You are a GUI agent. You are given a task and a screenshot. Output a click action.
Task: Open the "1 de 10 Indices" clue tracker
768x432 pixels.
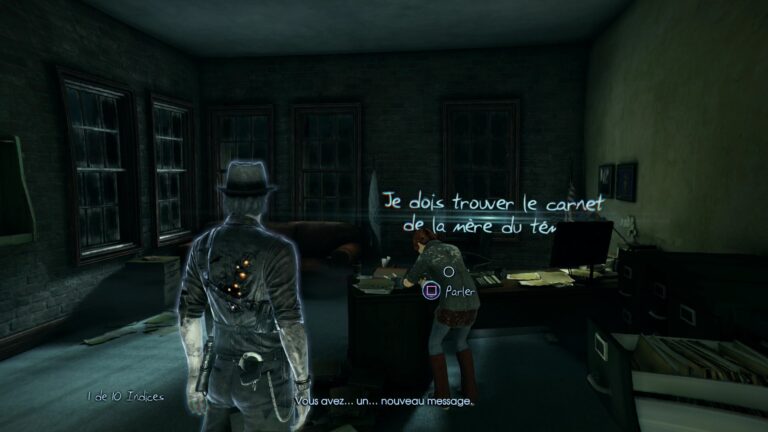125,397
